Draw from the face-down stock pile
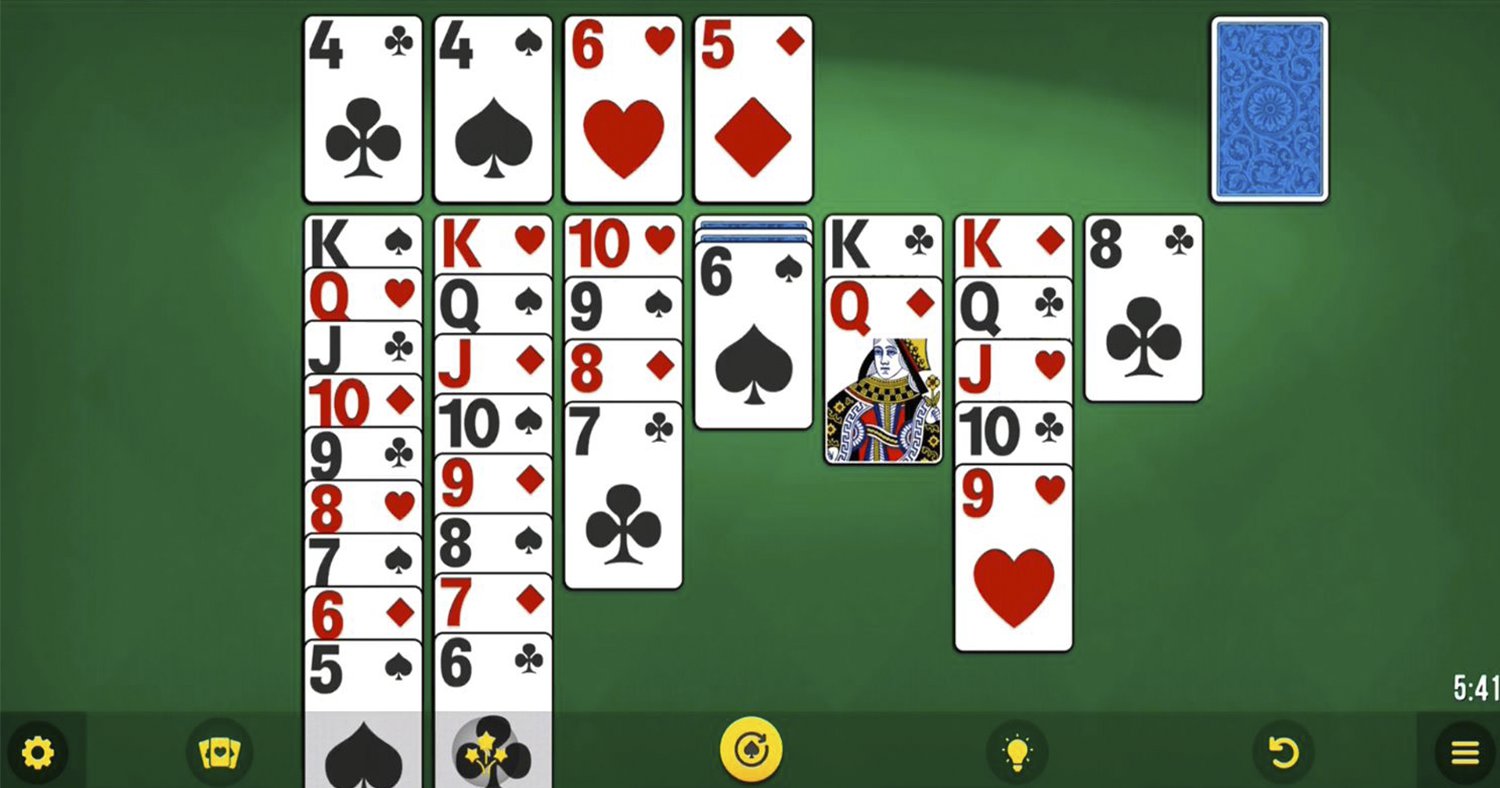1500x788 pixels. pyautogui.click(x=1269, y=106)
